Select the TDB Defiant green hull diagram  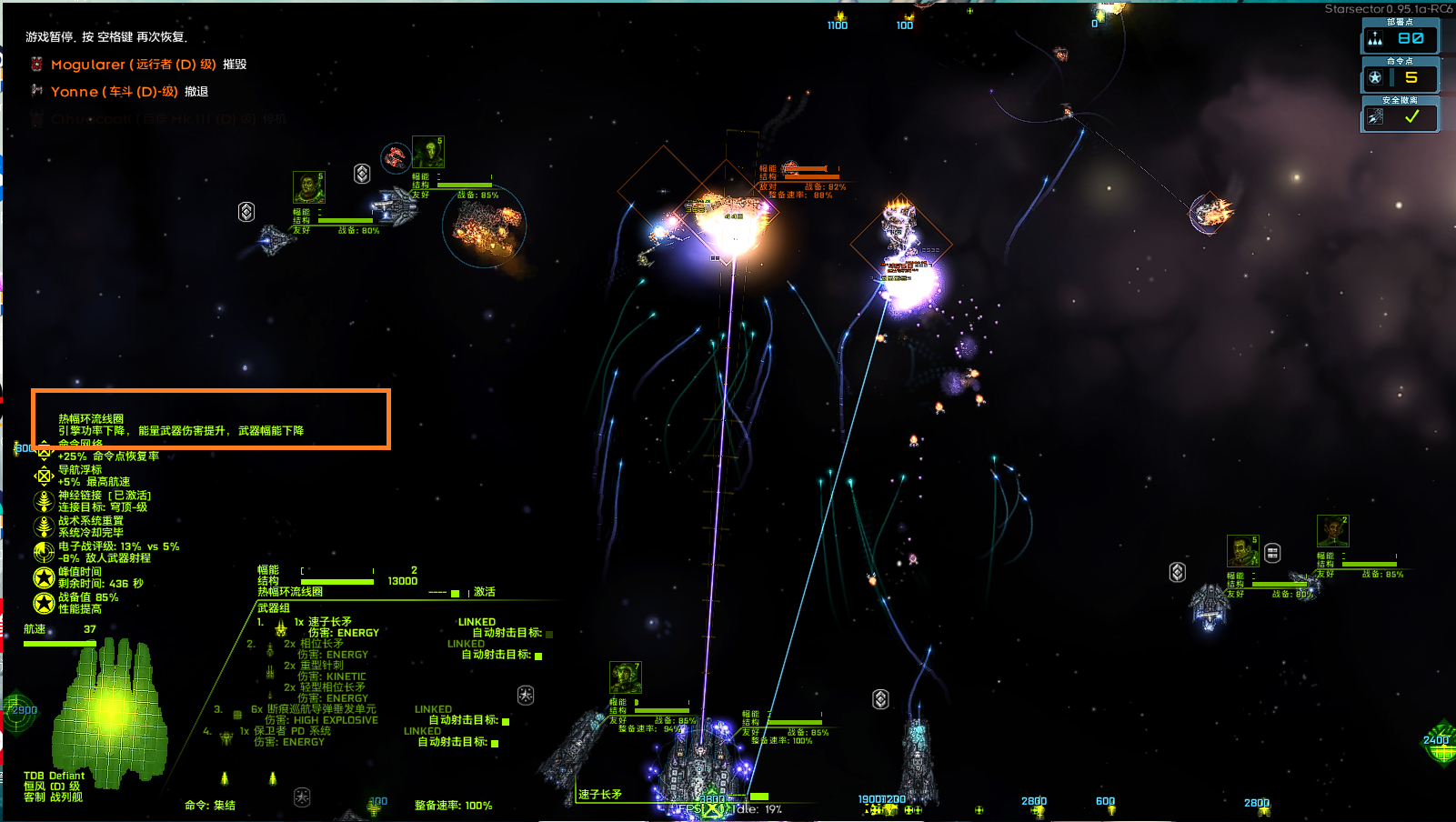[x=111, y=711]
